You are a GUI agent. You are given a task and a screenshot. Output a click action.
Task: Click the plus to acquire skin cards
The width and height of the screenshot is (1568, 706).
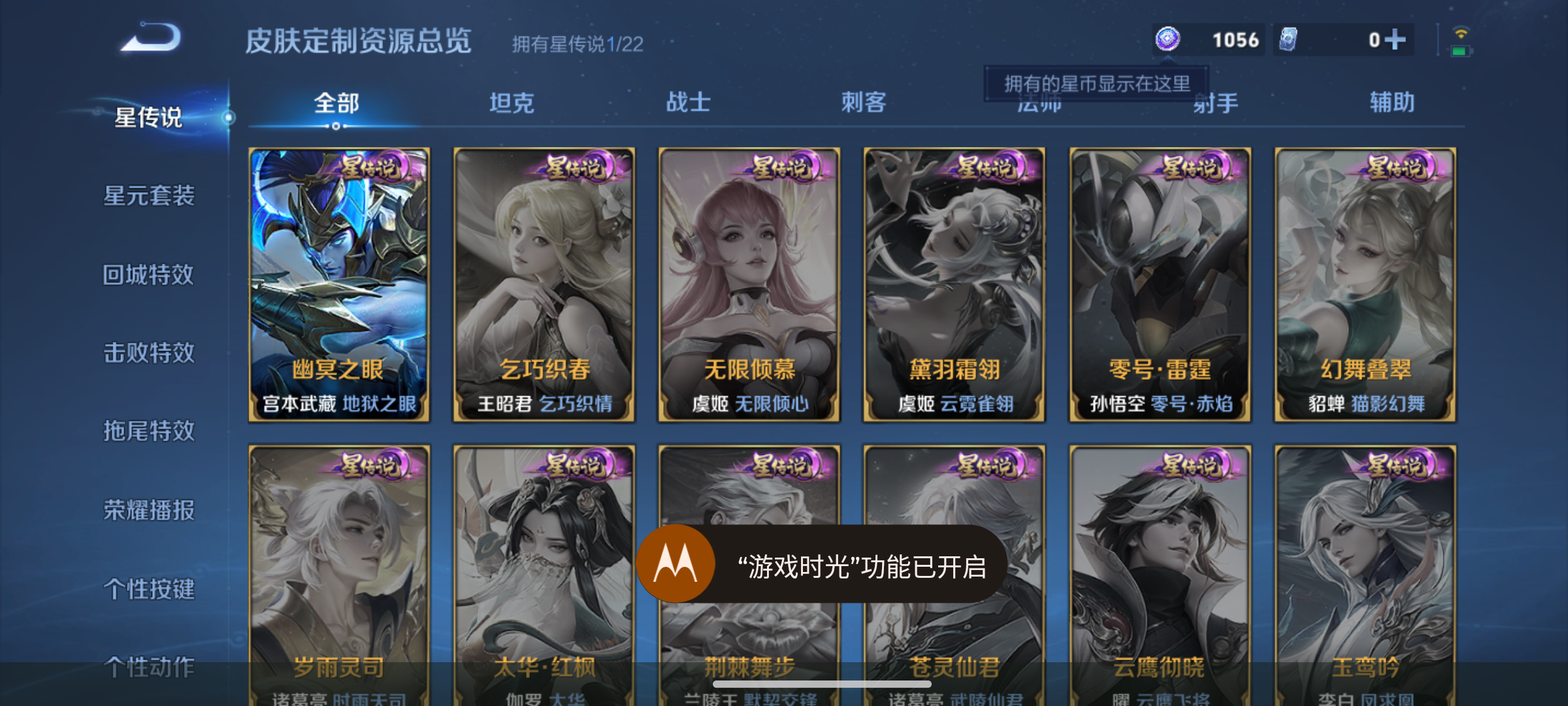click(1394, 39)
